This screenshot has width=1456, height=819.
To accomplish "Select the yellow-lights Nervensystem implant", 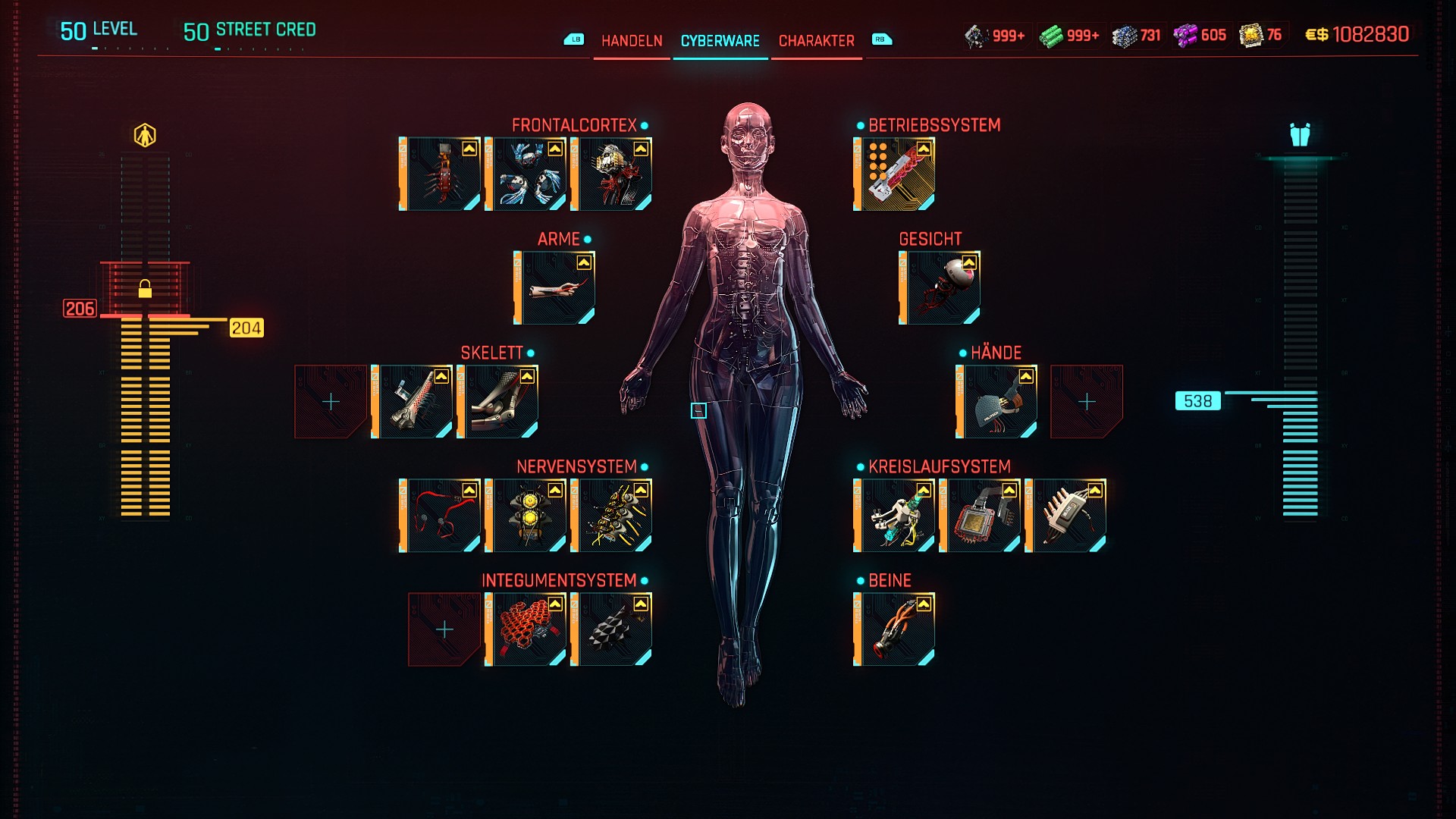I will [526, 516].
